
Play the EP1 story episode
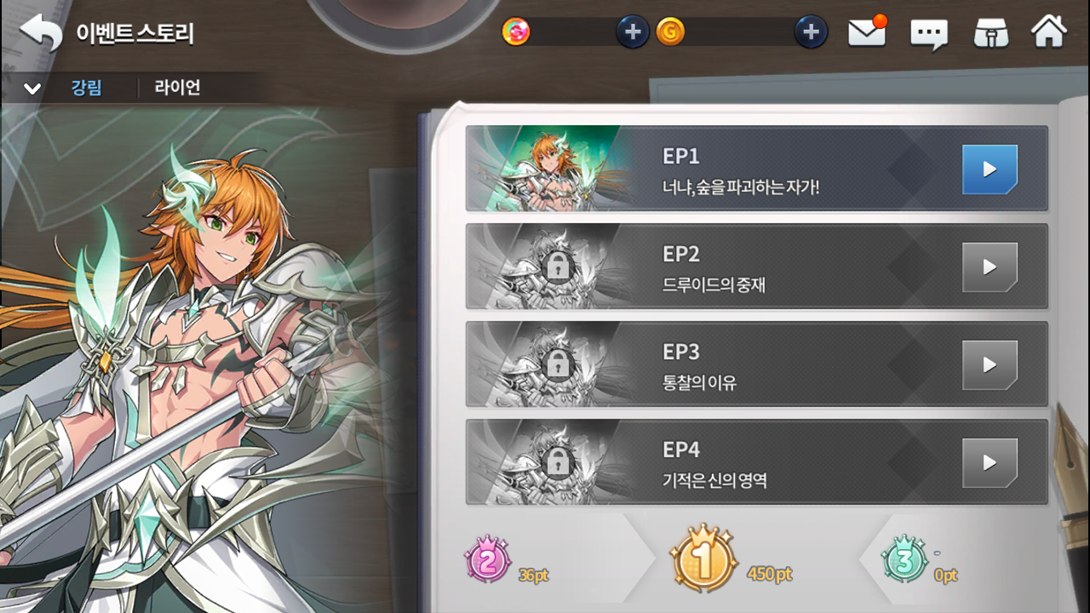[989, 169]
